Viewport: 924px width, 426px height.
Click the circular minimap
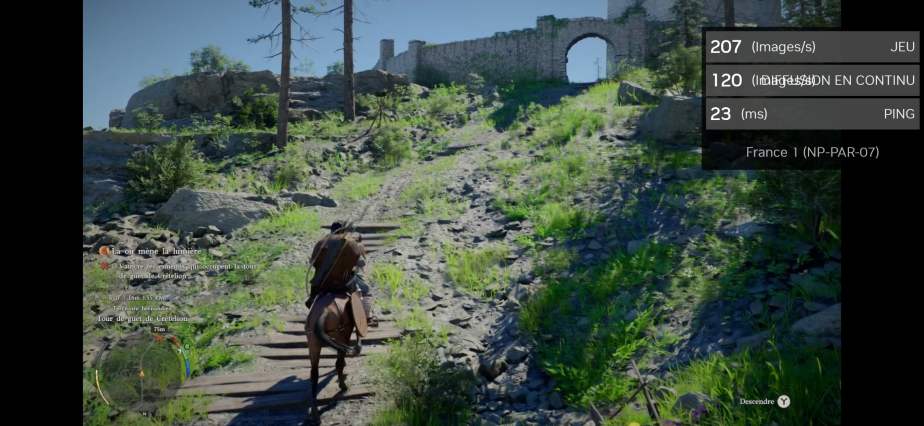pos(140,371)
